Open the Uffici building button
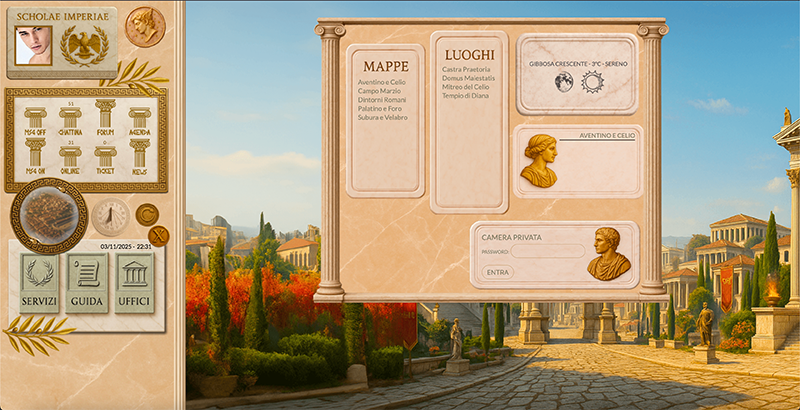The height and width of the screenshot is (410, 800). (134, 283)
